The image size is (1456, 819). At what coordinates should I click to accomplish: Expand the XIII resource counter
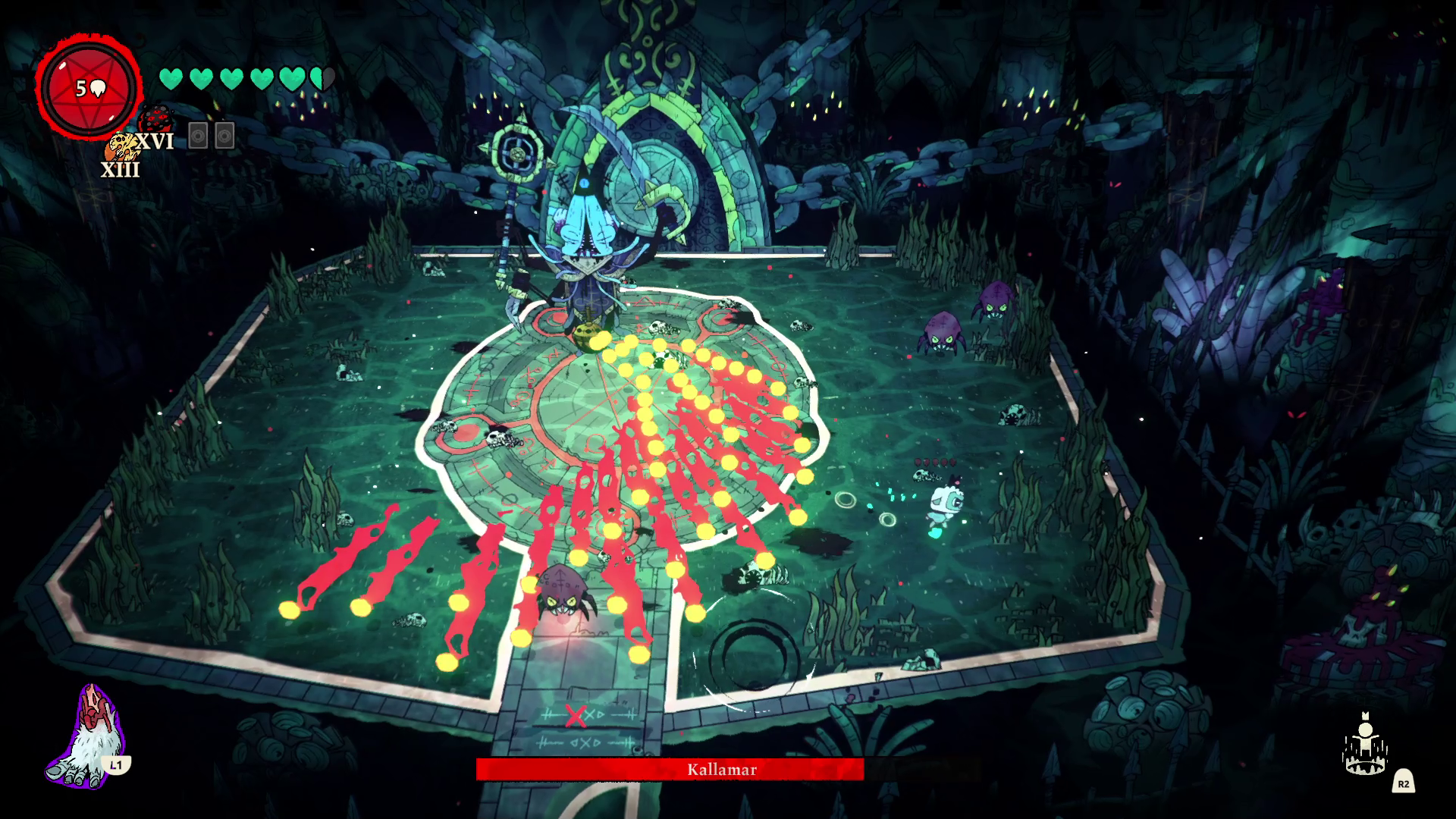tap(121, 171)
